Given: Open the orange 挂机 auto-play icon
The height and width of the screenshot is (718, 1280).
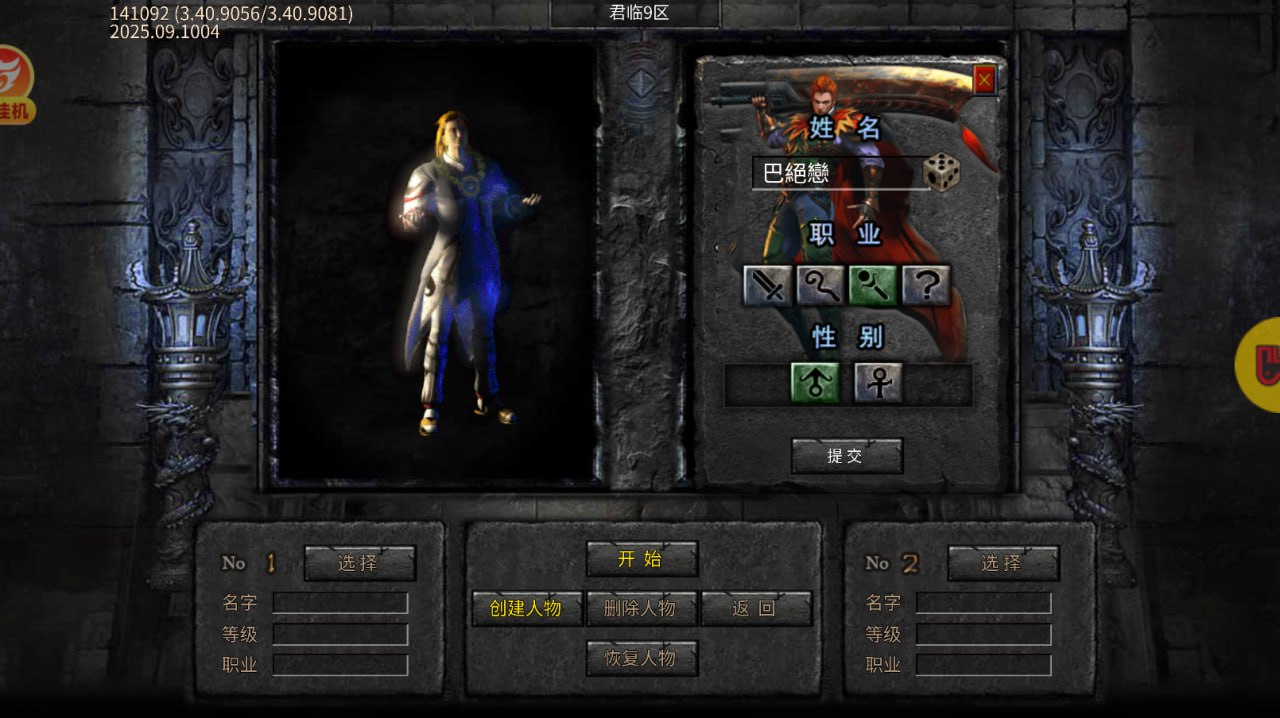Looking at the screenshot, I should (14, 85).
